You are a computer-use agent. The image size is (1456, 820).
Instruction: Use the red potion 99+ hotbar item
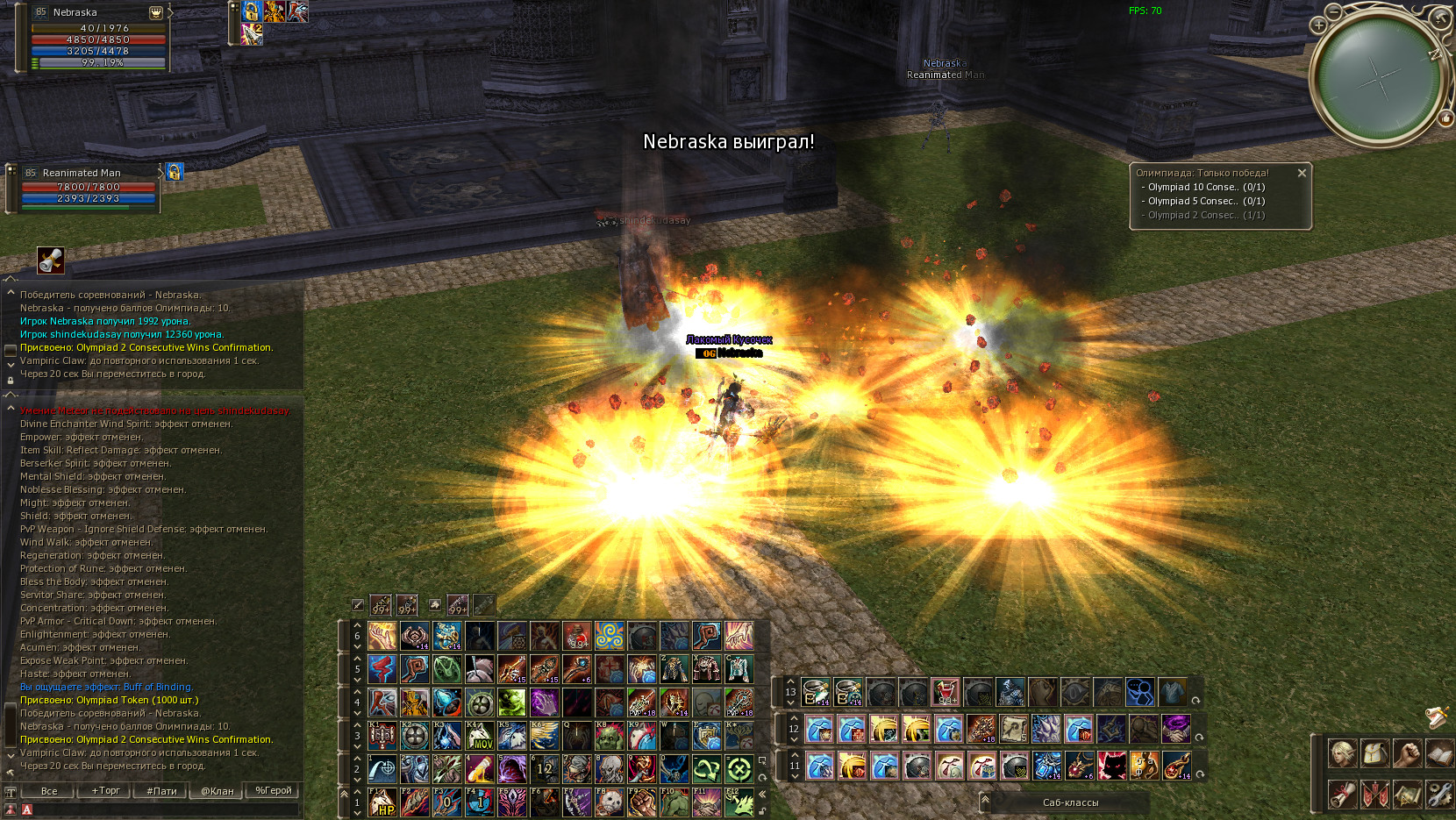(x=577, y=636)
